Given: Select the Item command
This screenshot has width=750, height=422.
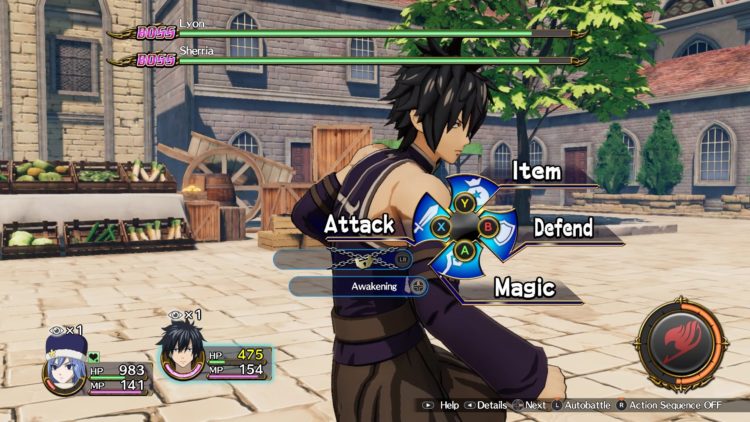Looking at the screenshot, I should coord(536,172).
